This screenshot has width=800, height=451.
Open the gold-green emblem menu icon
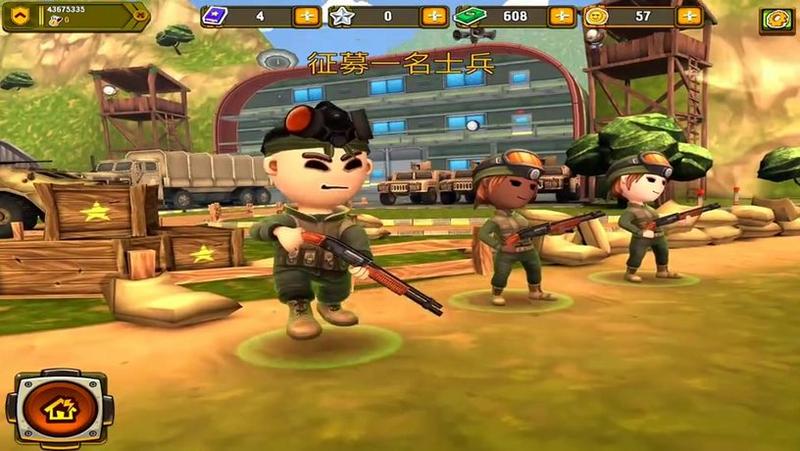click(776, 19)
